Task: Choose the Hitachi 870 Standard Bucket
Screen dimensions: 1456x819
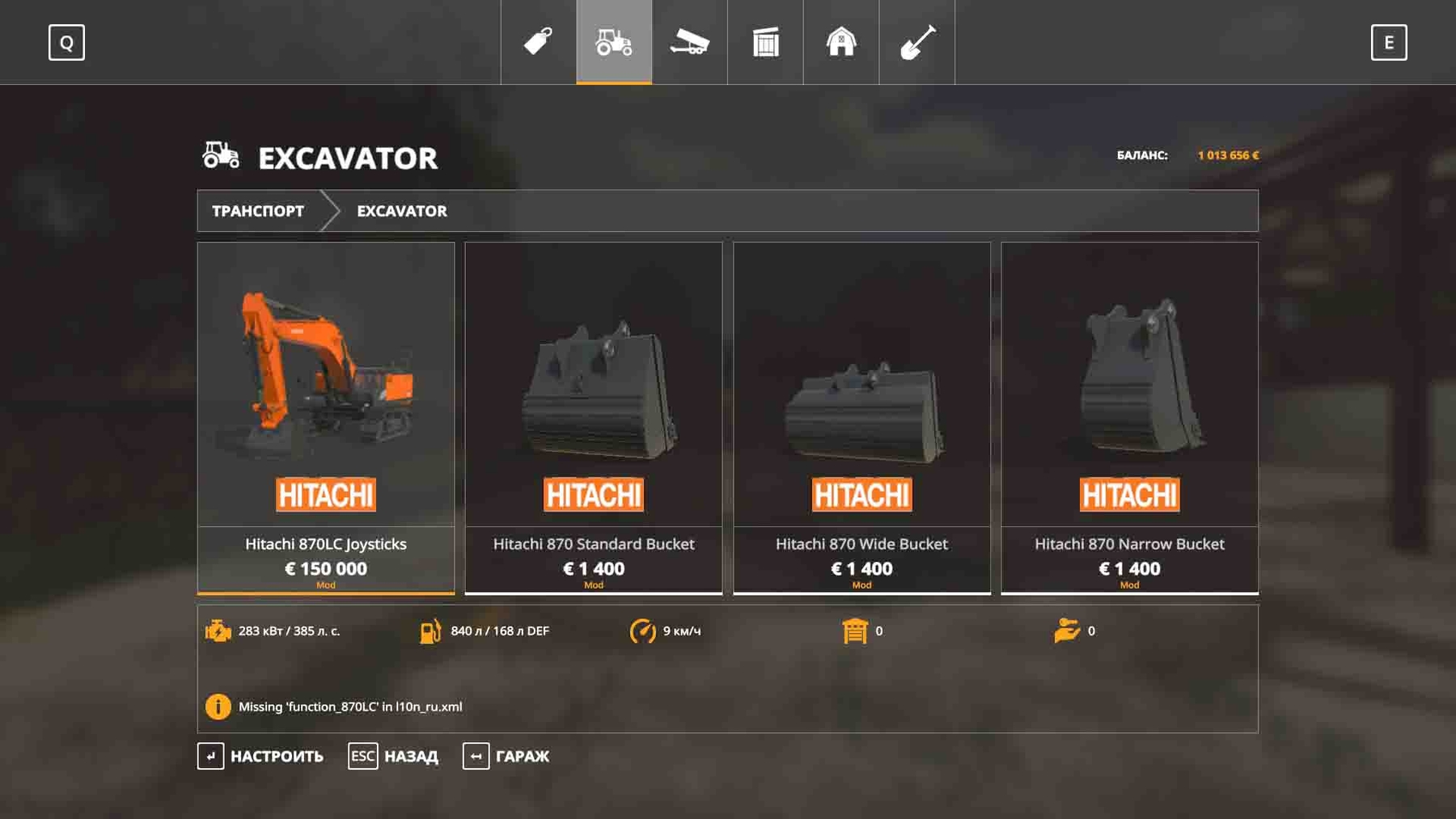Action: click(593, 417)
